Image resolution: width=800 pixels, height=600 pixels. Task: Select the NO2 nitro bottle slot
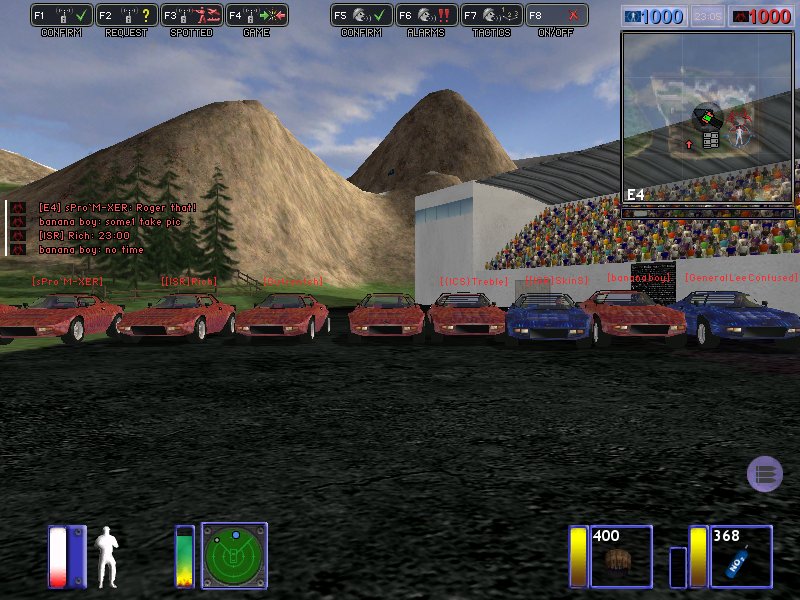(x=740, y=557)
